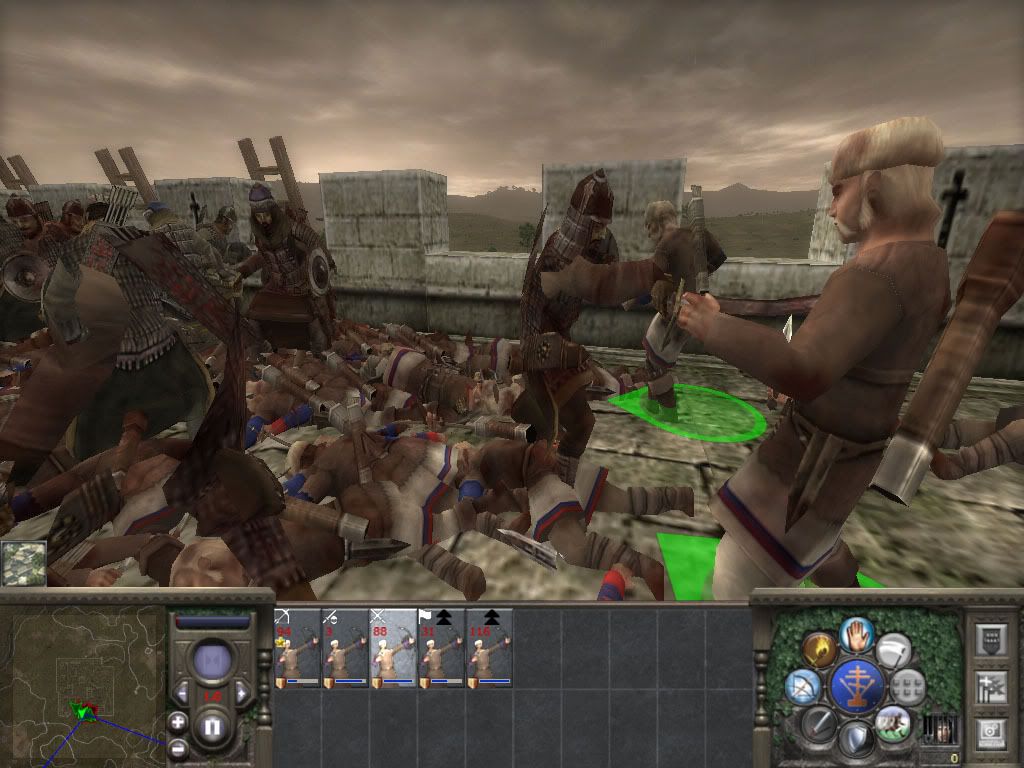The height and width of the screenshot is (768, 1024).
Task: Decrease battle speed with the left arrow
Action: point(181,694)
